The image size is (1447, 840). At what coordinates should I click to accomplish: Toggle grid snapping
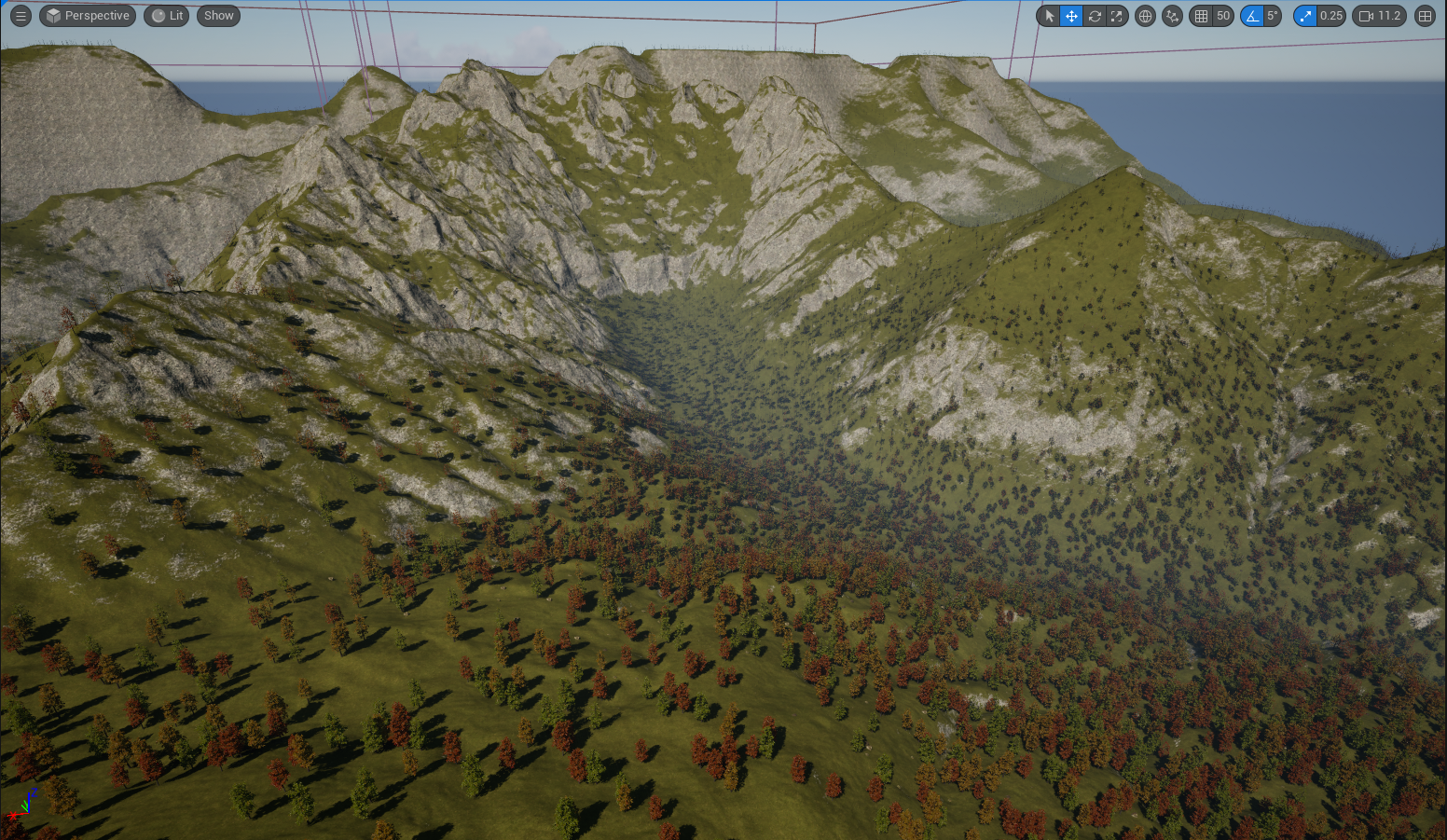point(1201,16)
